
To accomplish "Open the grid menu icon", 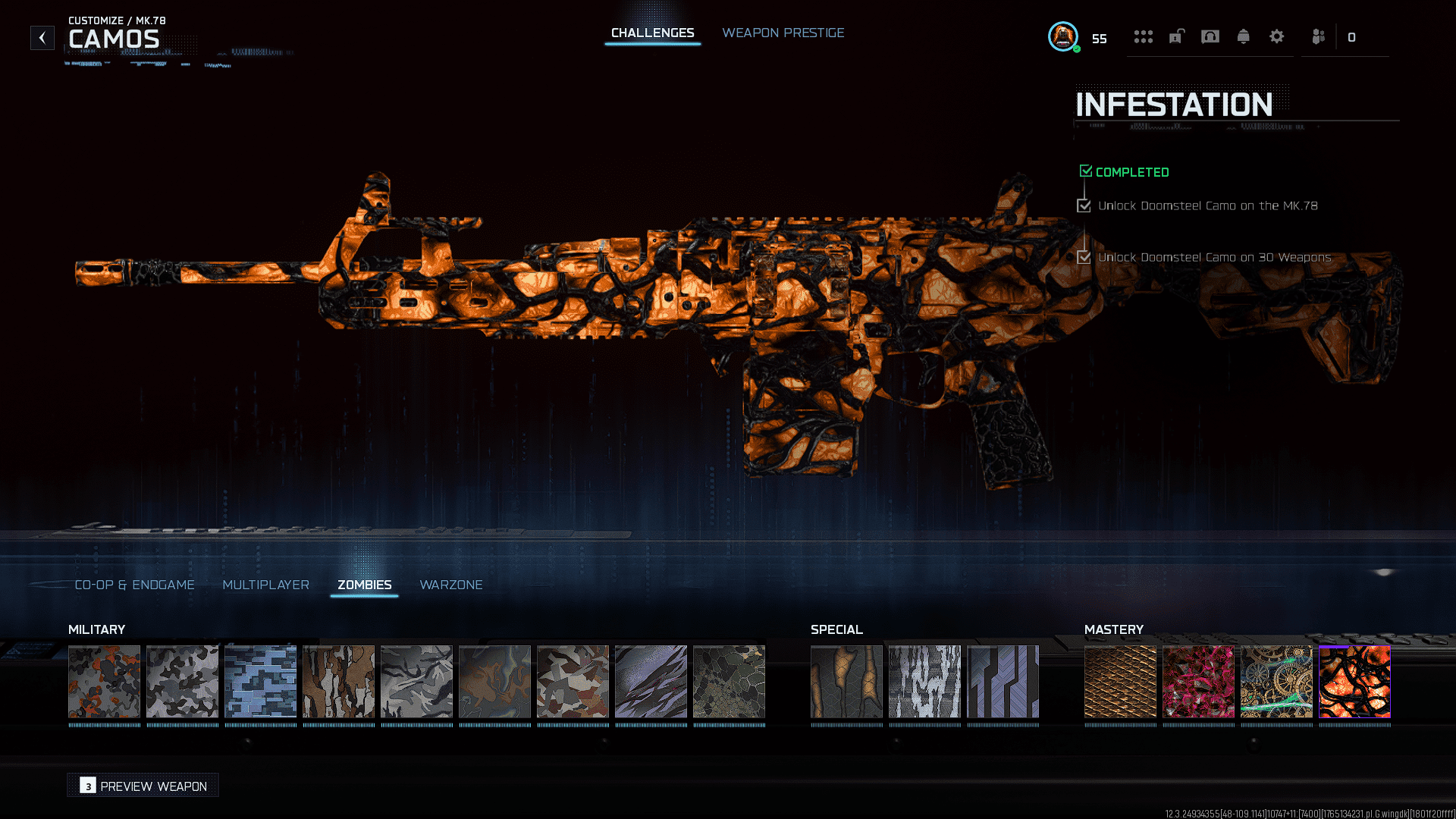I will coord(1143,36).
